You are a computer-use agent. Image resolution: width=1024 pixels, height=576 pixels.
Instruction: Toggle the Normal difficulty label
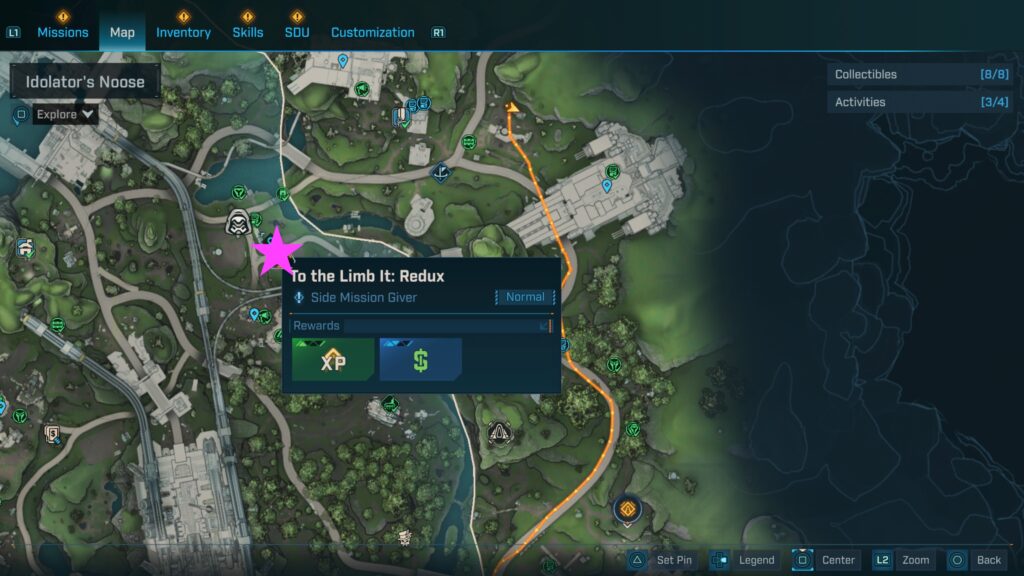524,297
